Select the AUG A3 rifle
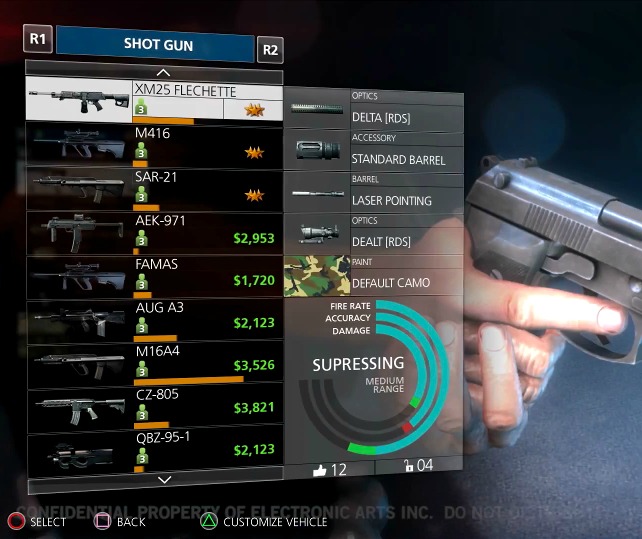Screen dimensions: 642x539 [x=154, y=320]
